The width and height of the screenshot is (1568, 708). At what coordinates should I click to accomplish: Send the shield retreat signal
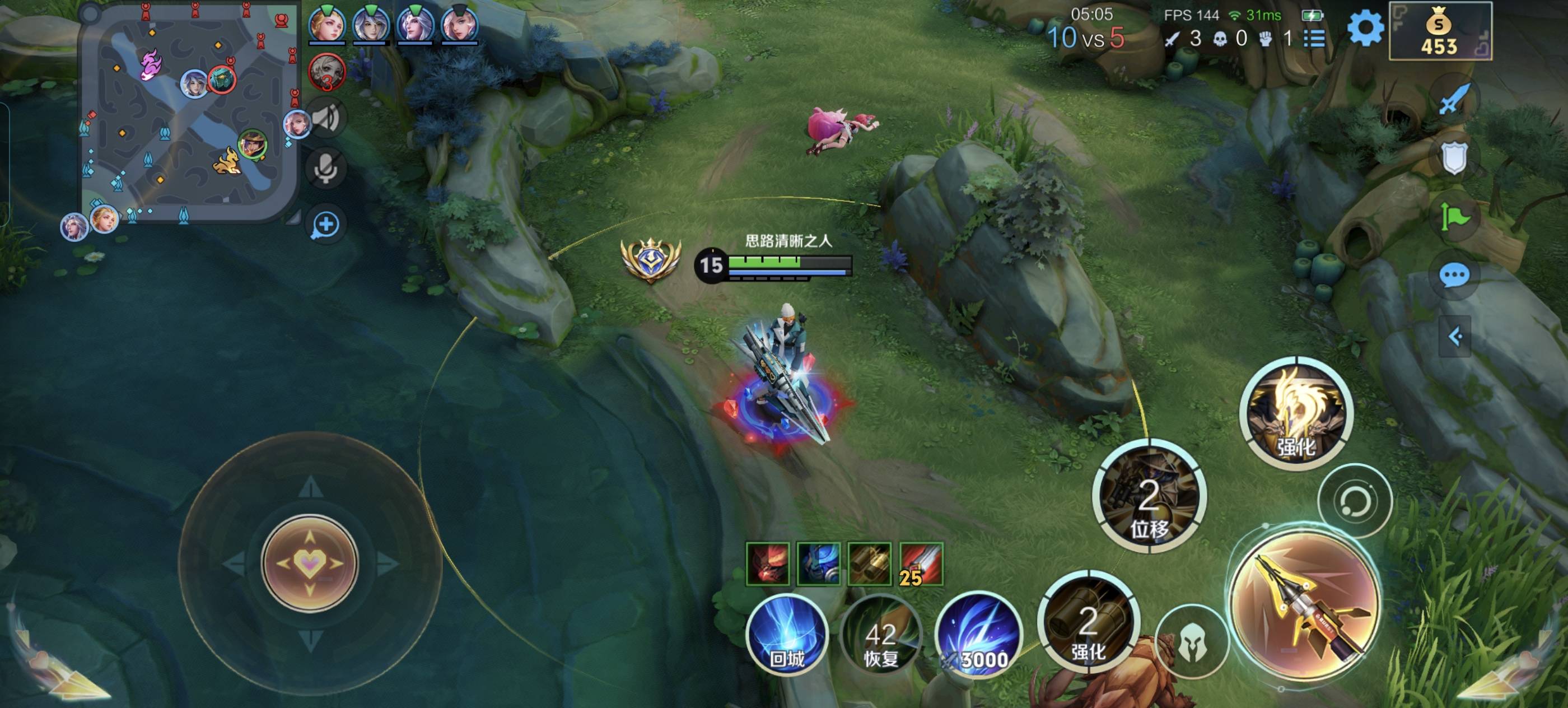click(1454, 157)
